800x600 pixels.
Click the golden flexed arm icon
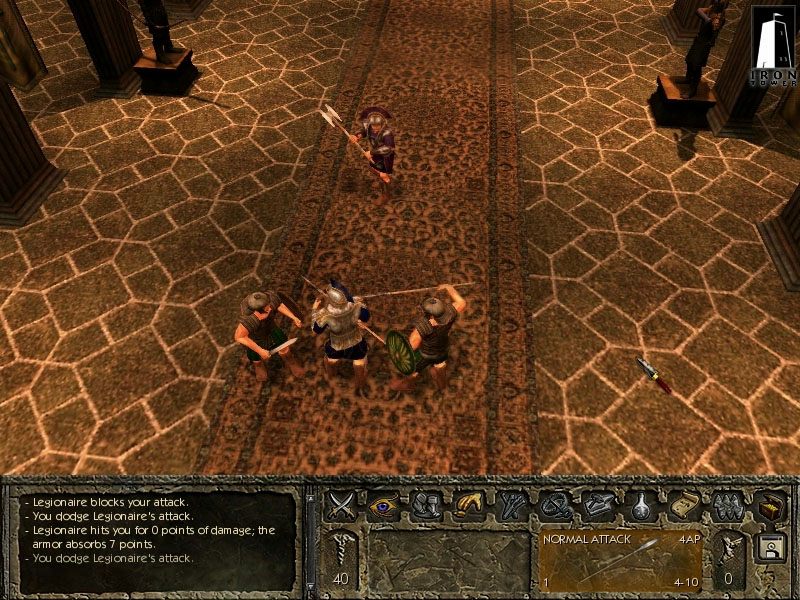(x=469, y=505)
